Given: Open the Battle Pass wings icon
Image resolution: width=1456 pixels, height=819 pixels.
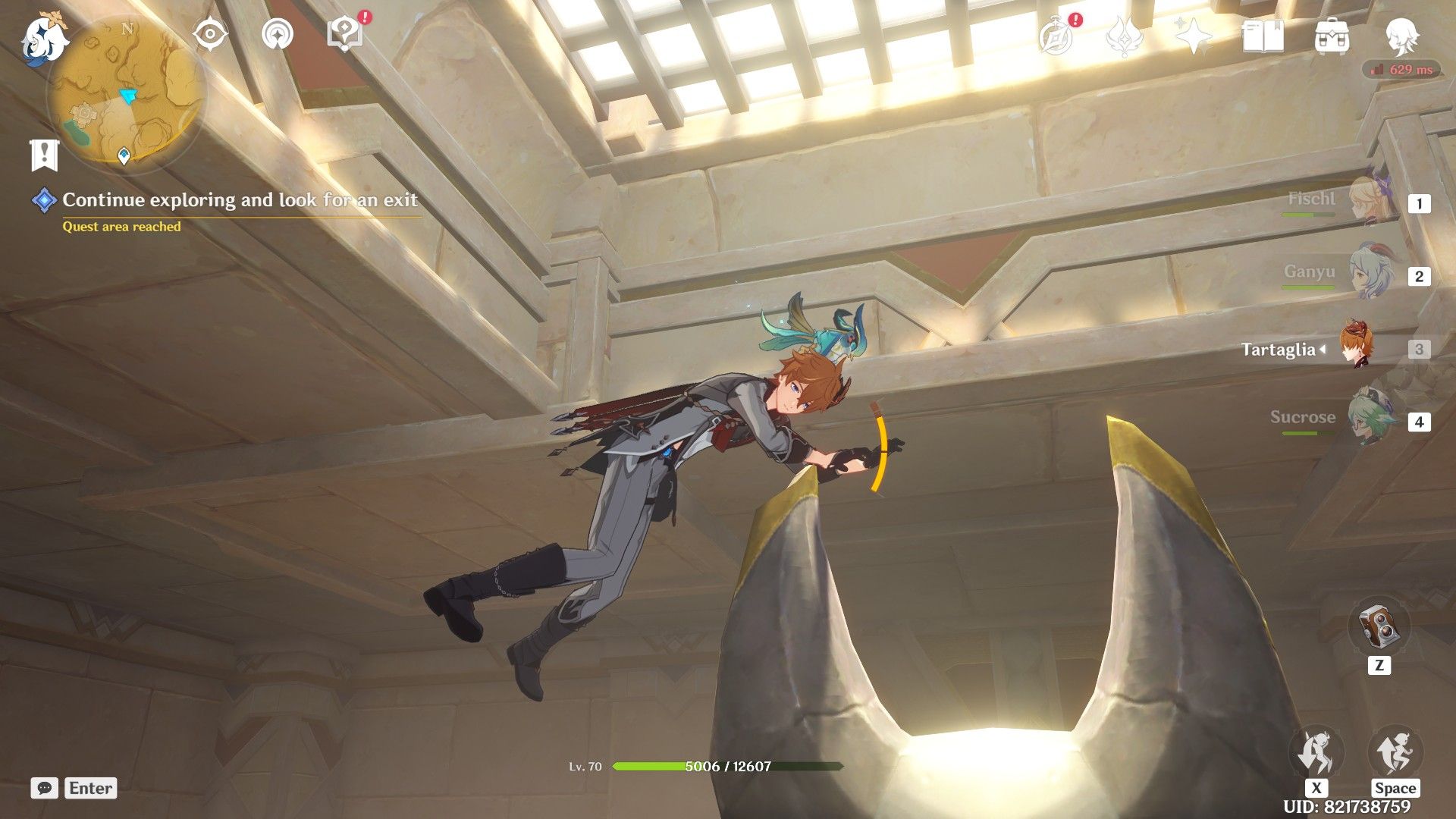Looking at the screenshot, I should pyautogui.click(x=1125, y=36).
